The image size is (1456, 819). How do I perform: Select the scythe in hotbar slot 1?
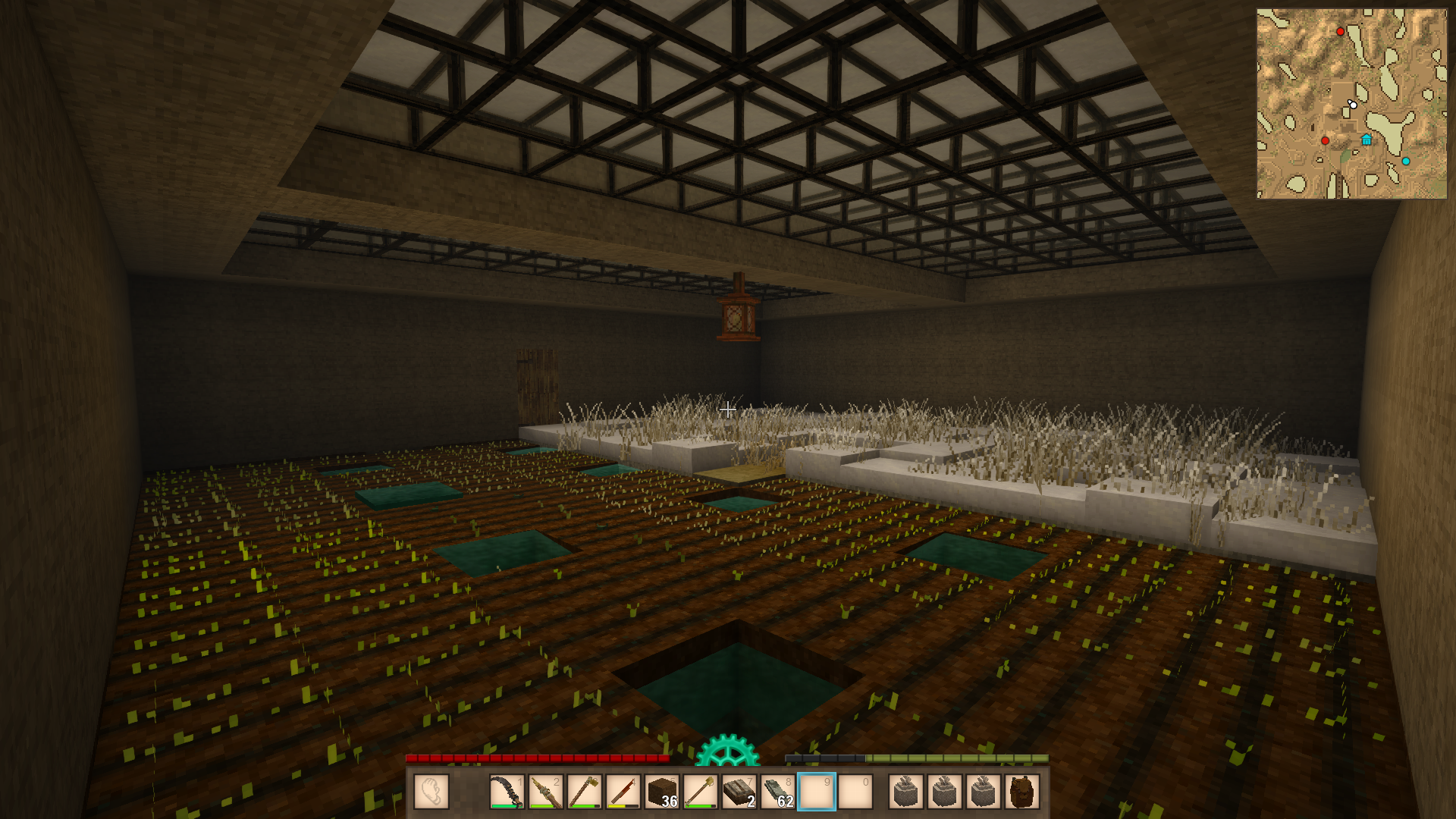click(507, 792)
